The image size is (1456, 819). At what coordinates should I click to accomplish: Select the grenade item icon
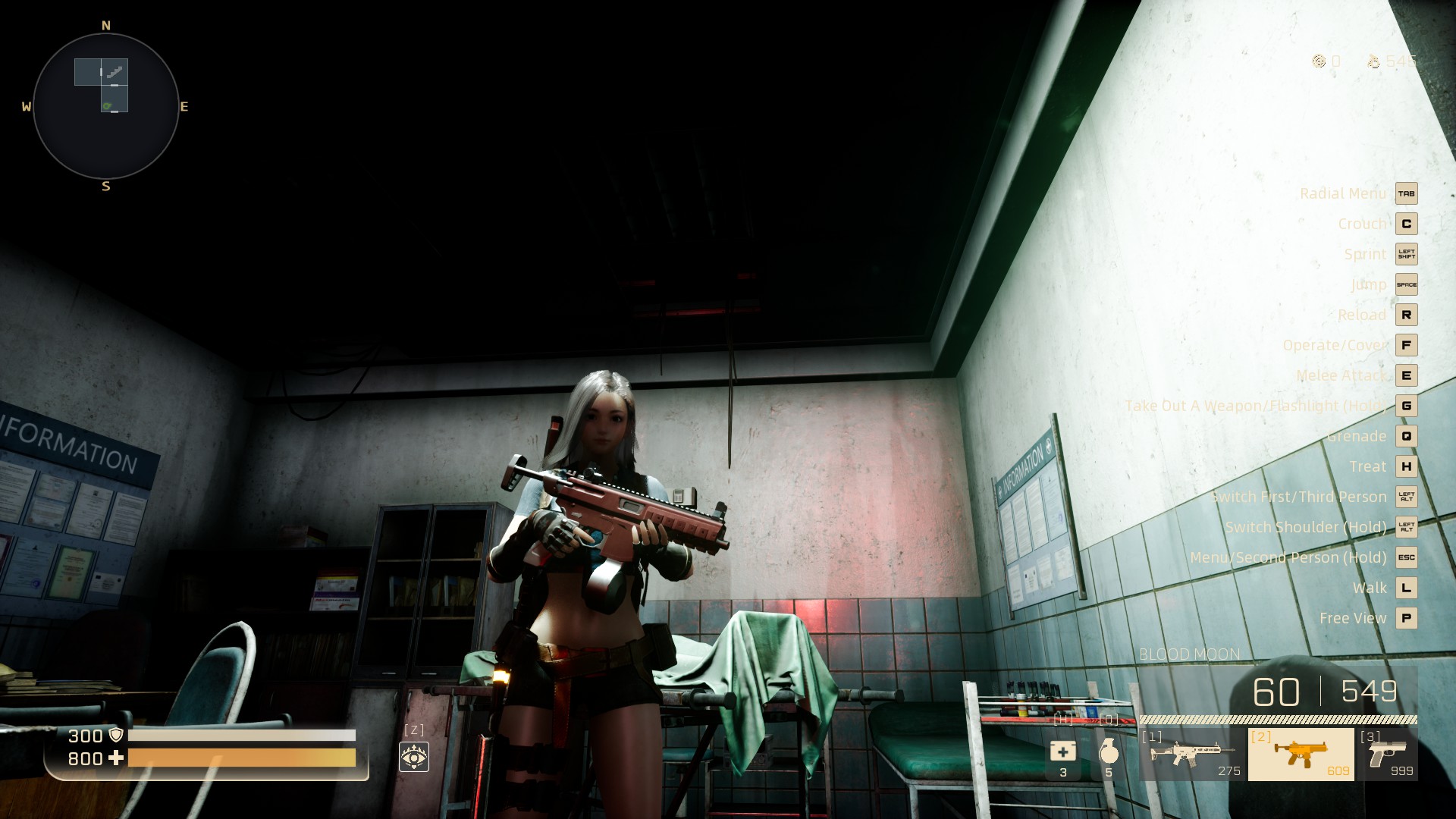1109,752
